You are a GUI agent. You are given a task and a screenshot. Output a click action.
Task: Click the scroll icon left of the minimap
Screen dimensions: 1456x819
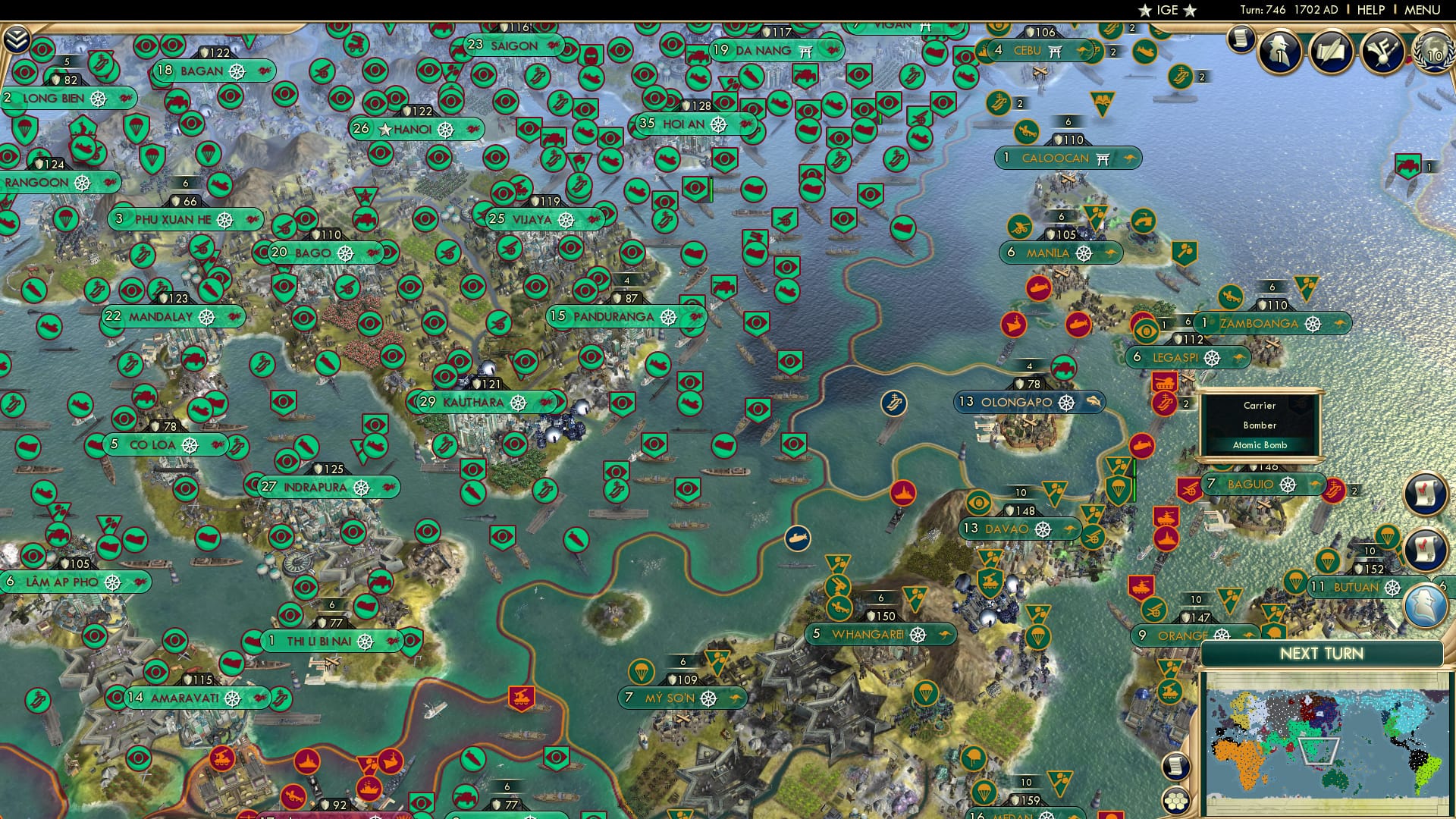tap(1175, 767)
